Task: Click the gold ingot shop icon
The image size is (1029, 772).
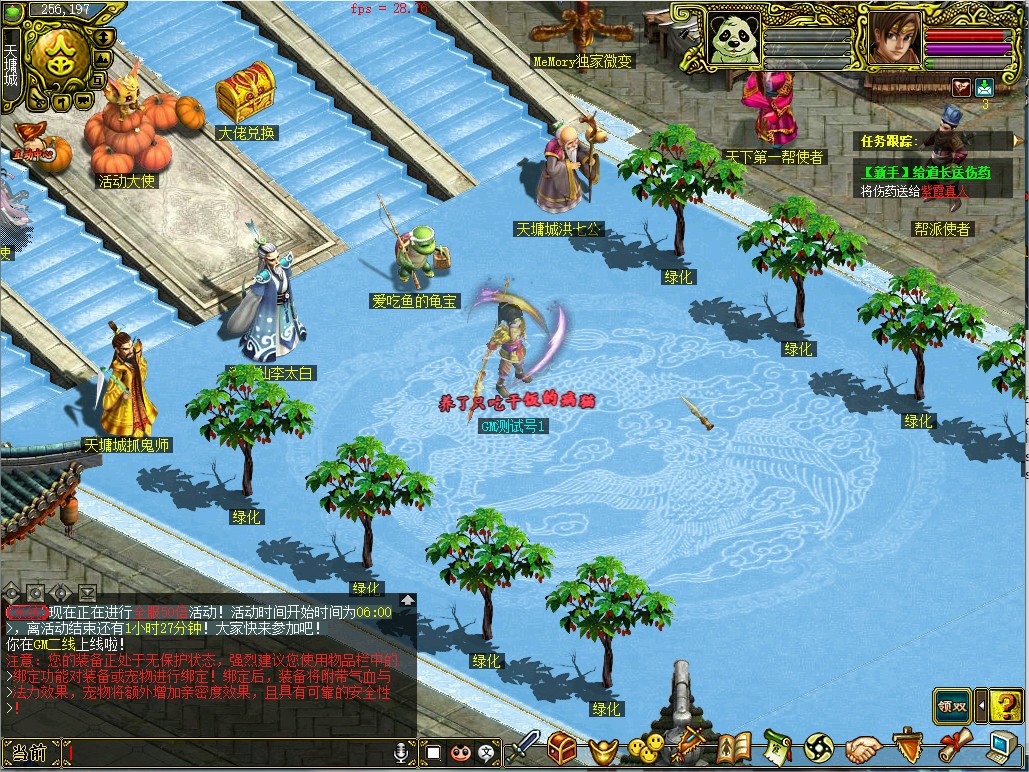Action: click(604, 749)
